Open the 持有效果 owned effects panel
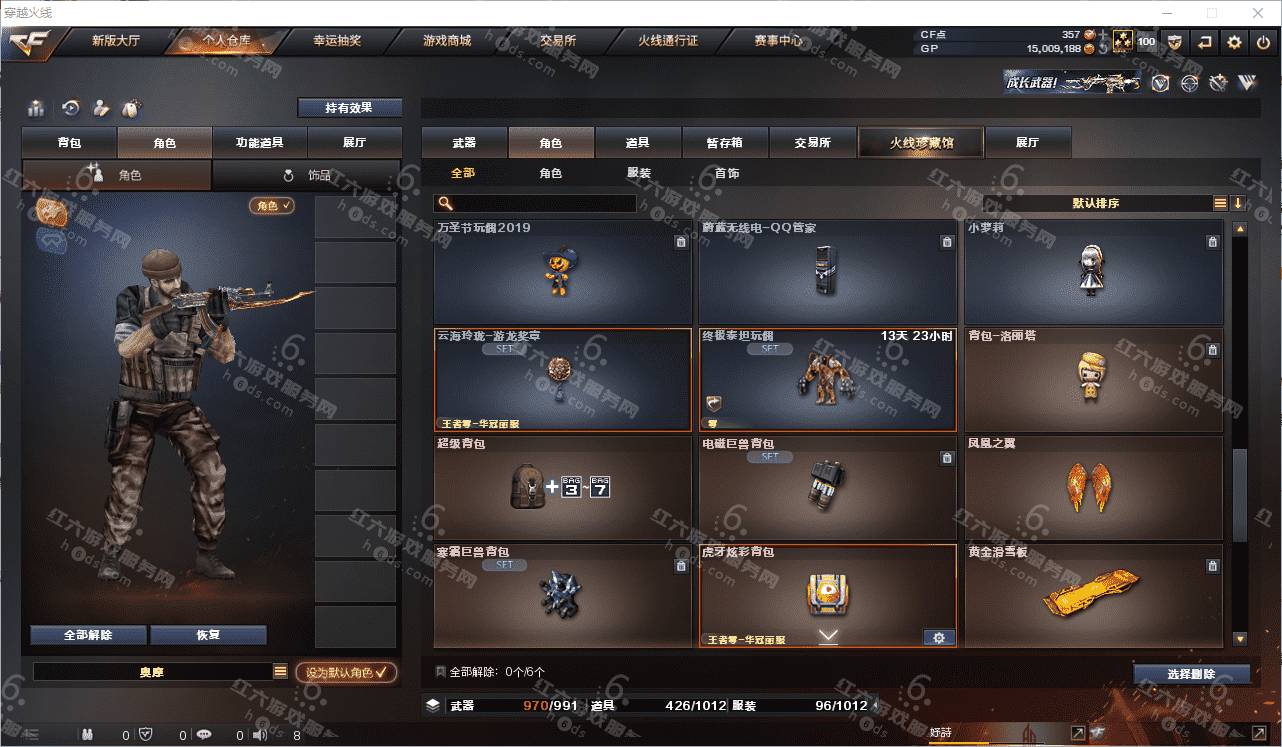 click(349, 108)
